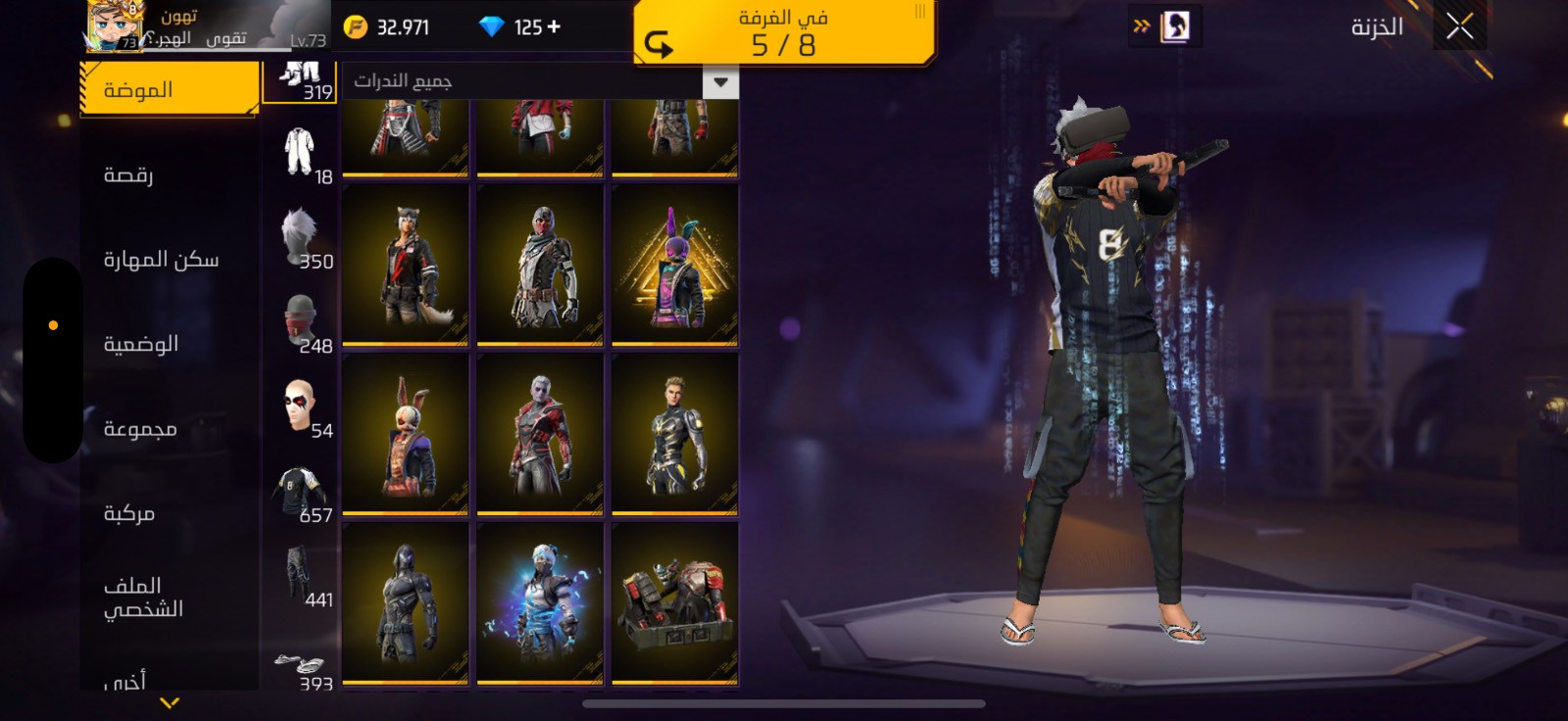Select the pink bunny hood outfit thumbnail
1568x721 pixels.
click(x=674, y=265)
